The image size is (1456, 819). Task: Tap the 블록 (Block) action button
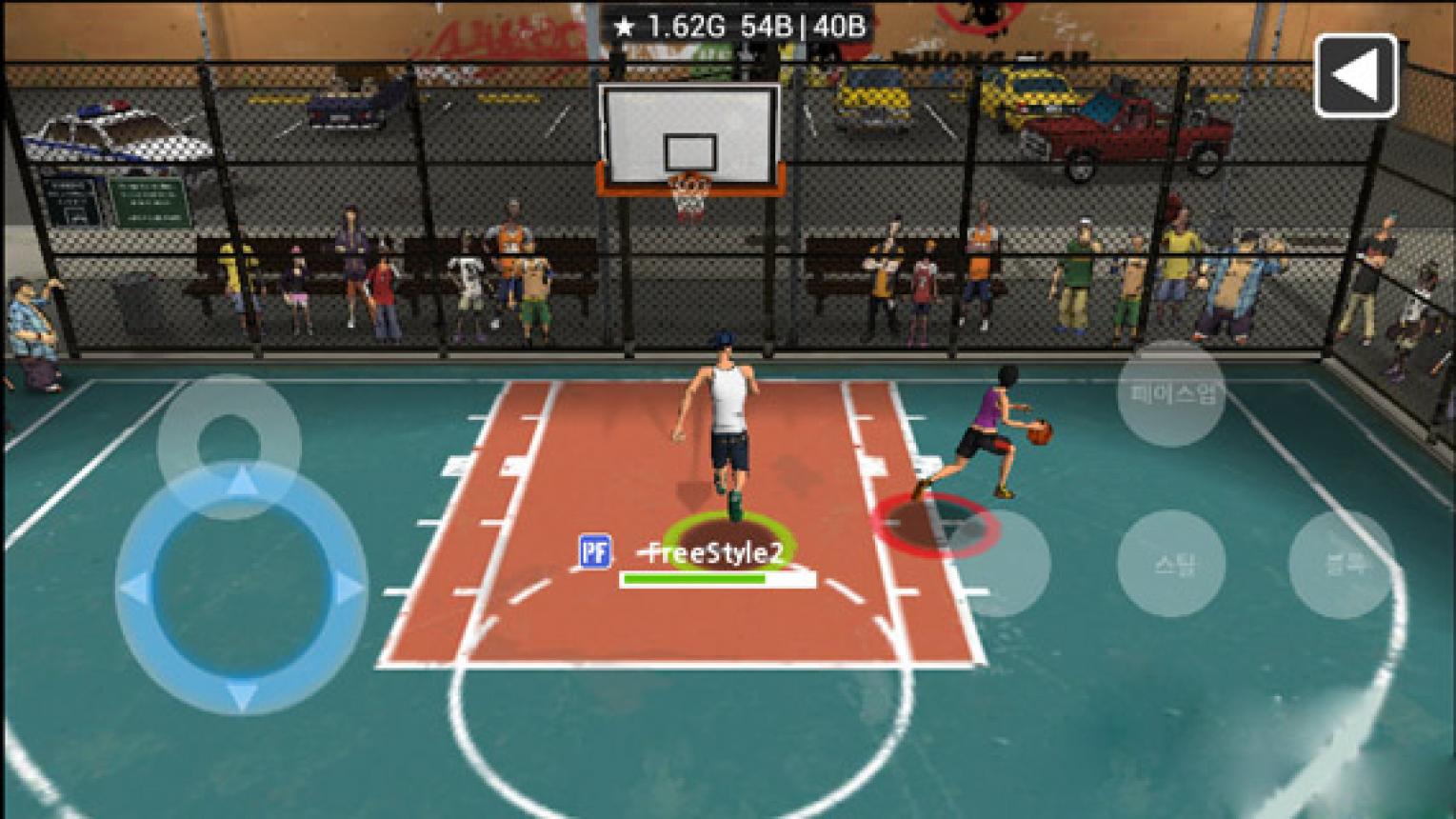pyautogui.click(x=1343, y=564)
